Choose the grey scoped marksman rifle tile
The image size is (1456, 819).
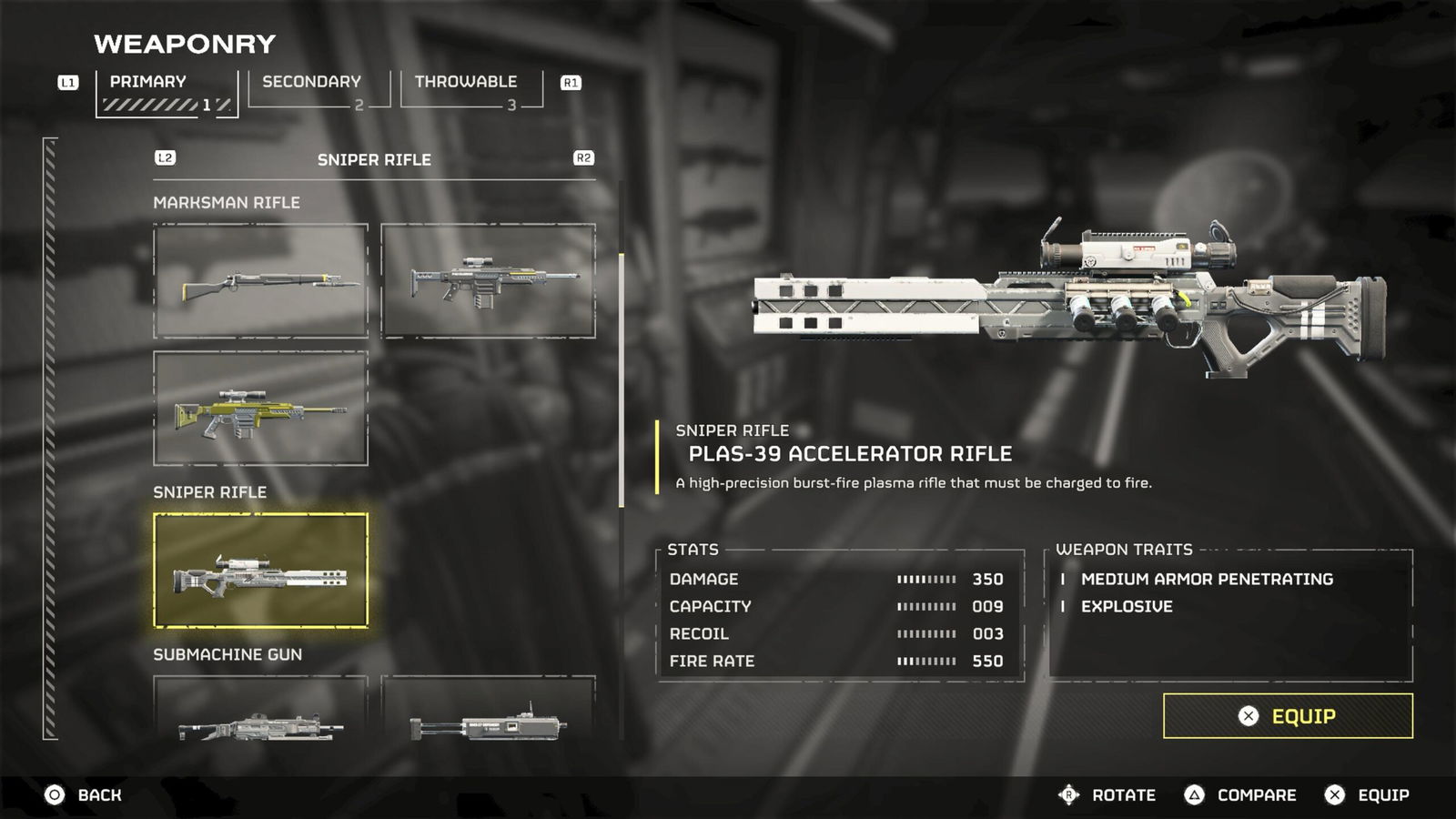coord(489,281)
